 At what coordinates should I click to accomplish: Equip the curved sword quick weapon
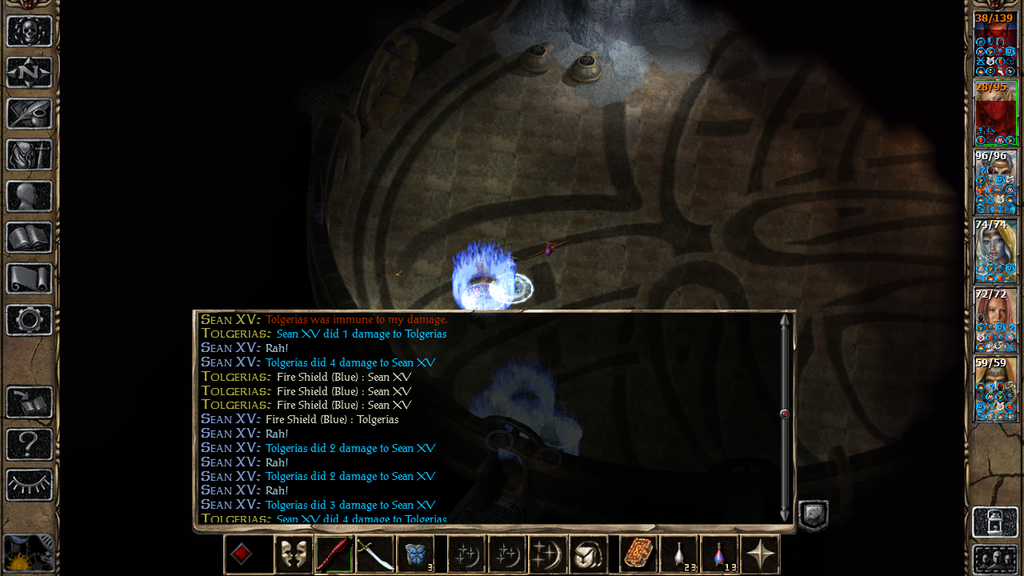(374, 554)
